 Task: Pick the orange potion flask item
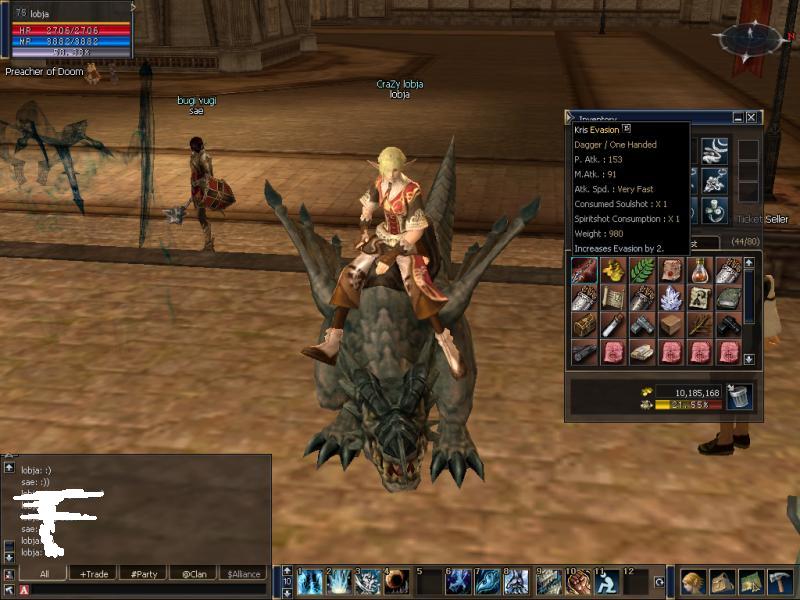point(699,270)
